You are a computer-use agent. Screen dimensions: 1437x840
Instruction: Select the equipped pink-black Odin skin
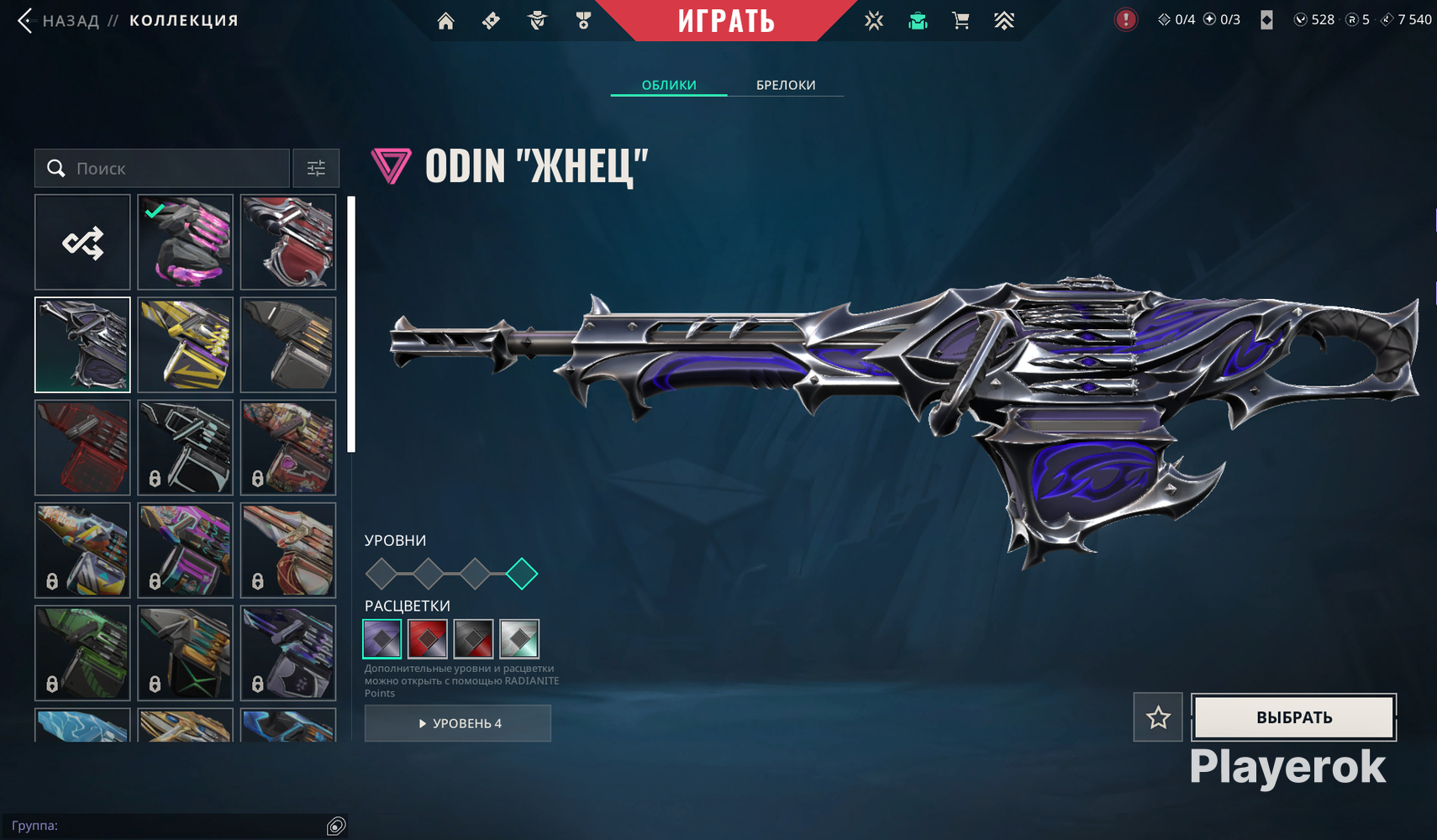[185, 243]
